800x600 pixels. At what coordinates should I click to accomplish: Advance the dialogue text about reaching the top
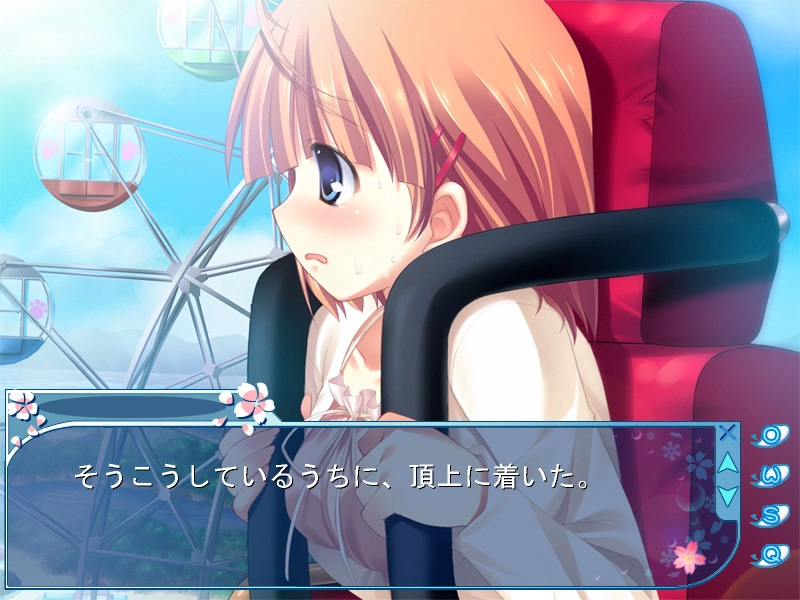[x=330, y=476]
